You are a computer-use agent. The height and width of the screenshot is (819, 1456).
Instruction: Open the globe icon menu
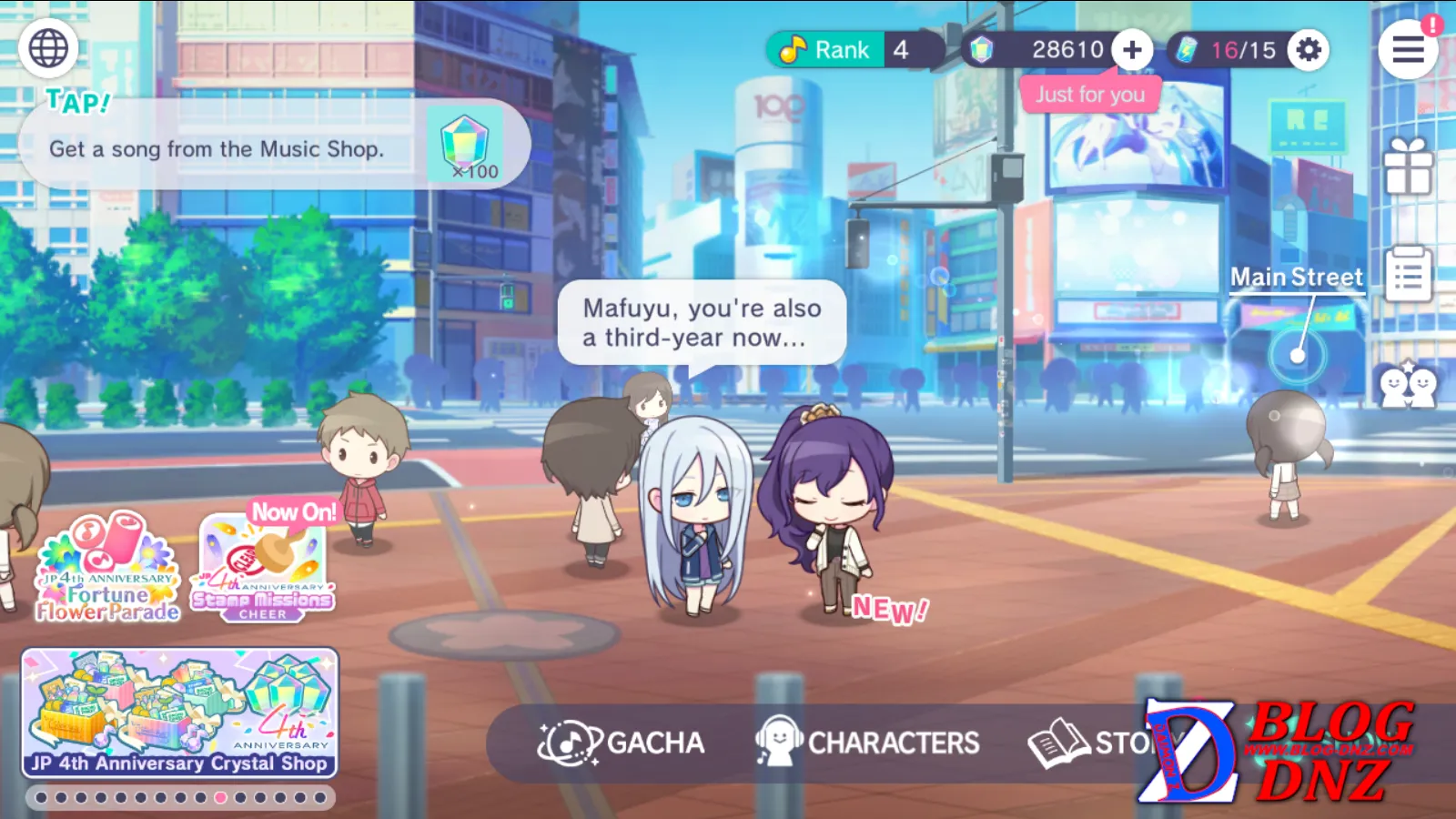click(x=48, y=48)
